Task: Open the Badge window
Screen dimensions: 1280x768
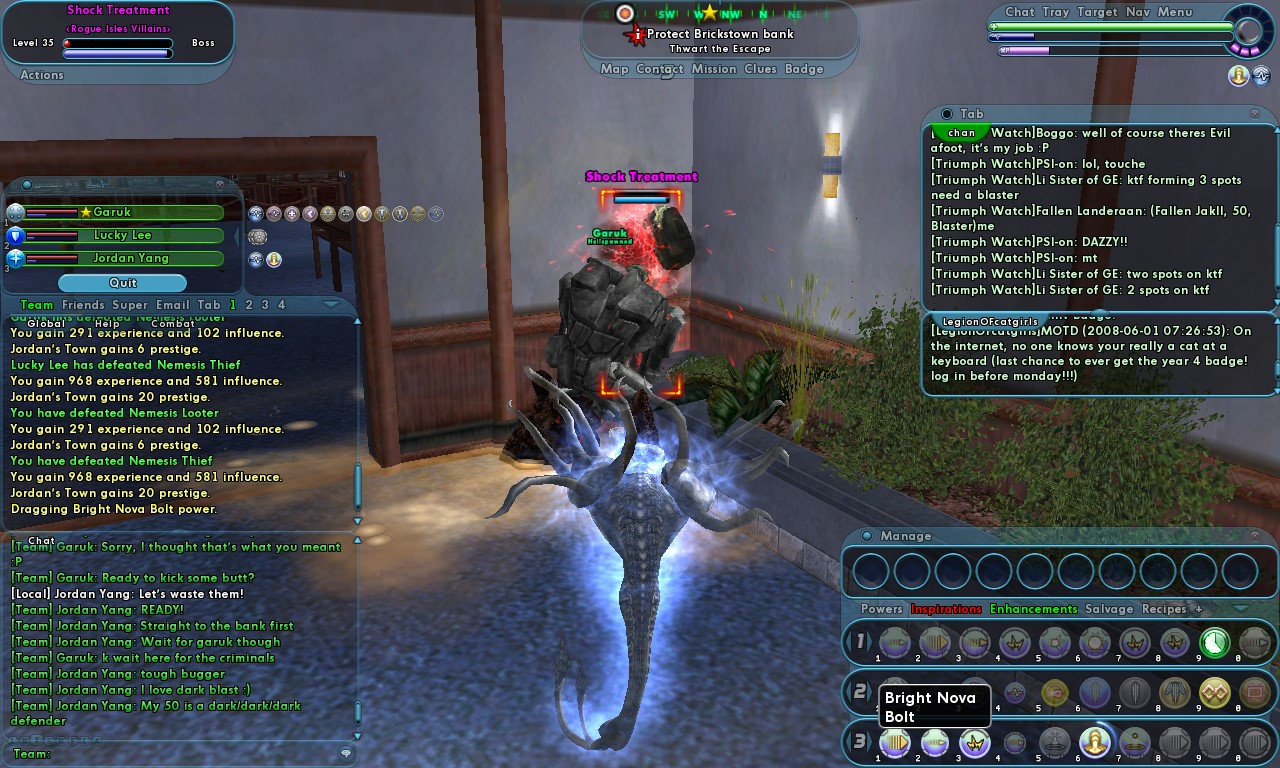Action: 804,69
